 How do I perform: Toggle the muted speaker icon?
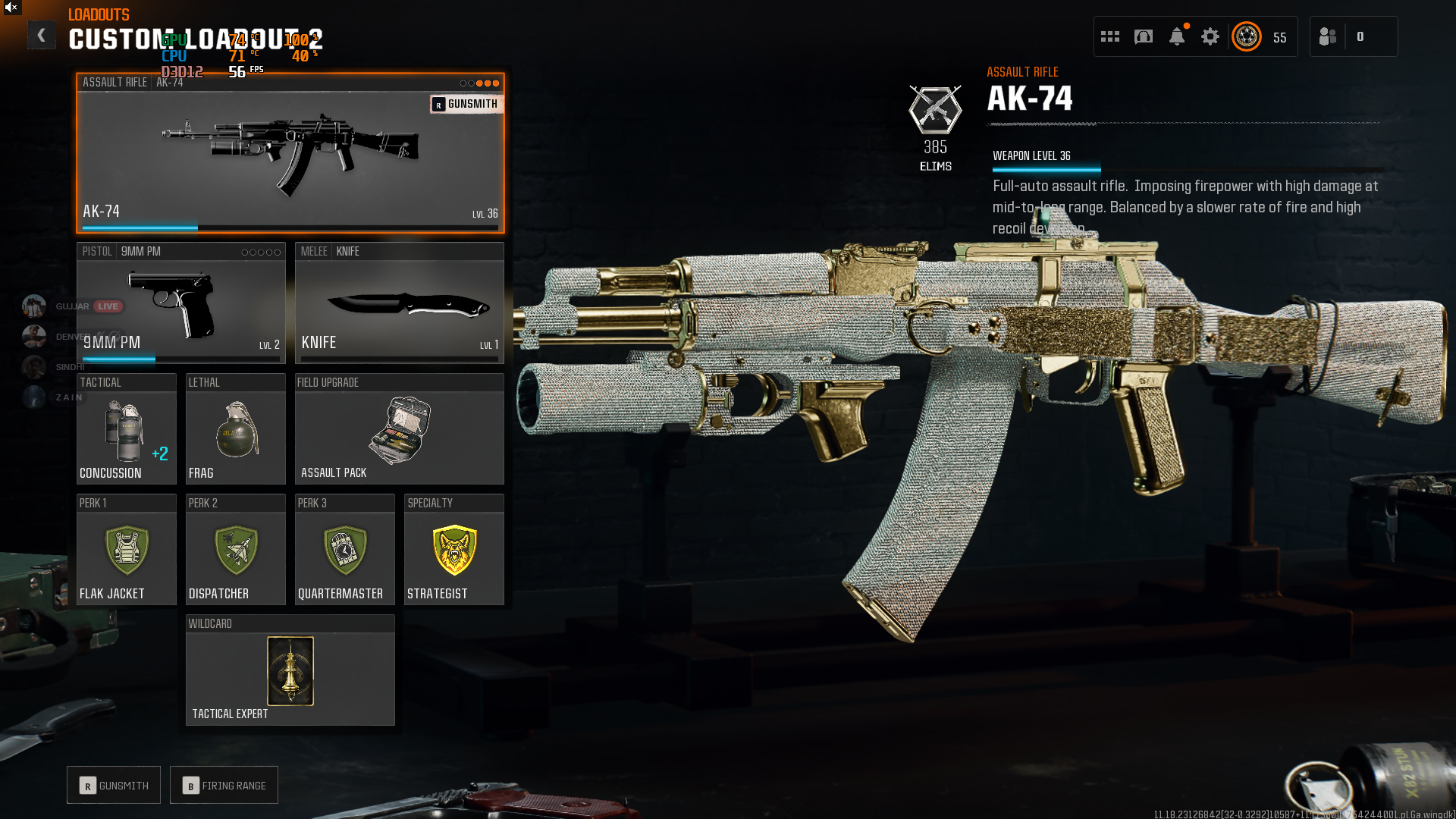pyautogui.click(x=11, y=8)
